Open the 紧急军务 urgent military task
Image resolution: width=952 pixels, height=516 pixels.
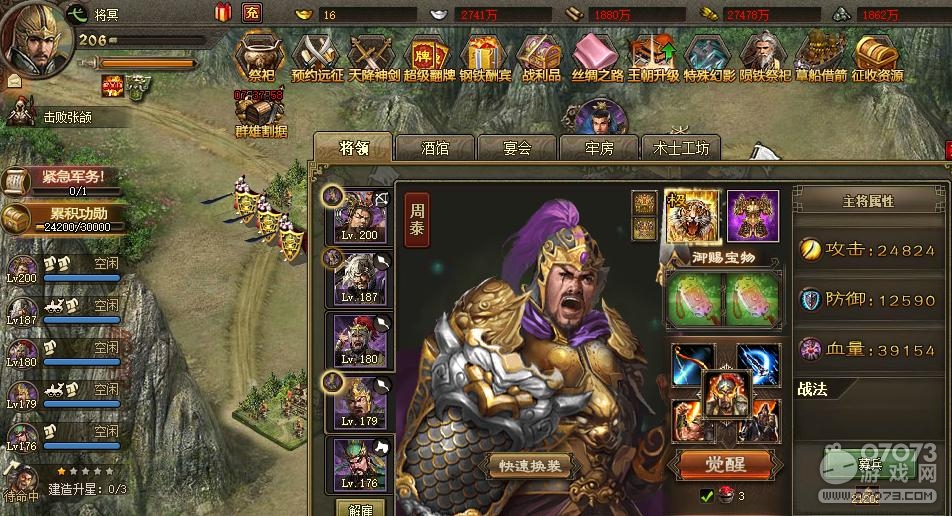pyautogui.click(x=67, y=180)
